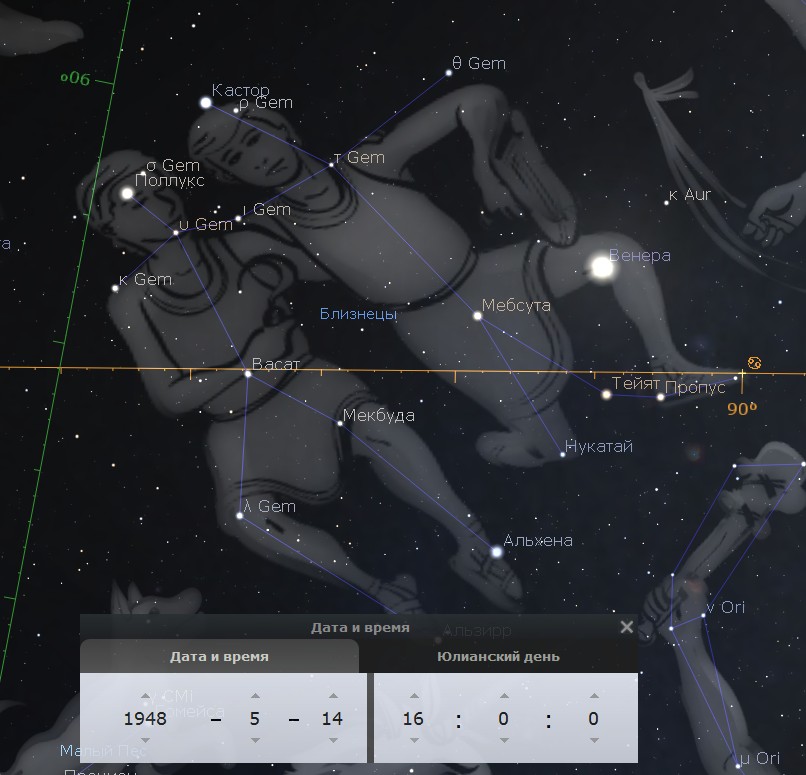Click the year field showing 1948
This screenshot has height=775, width=806.
tap(146, 718)
